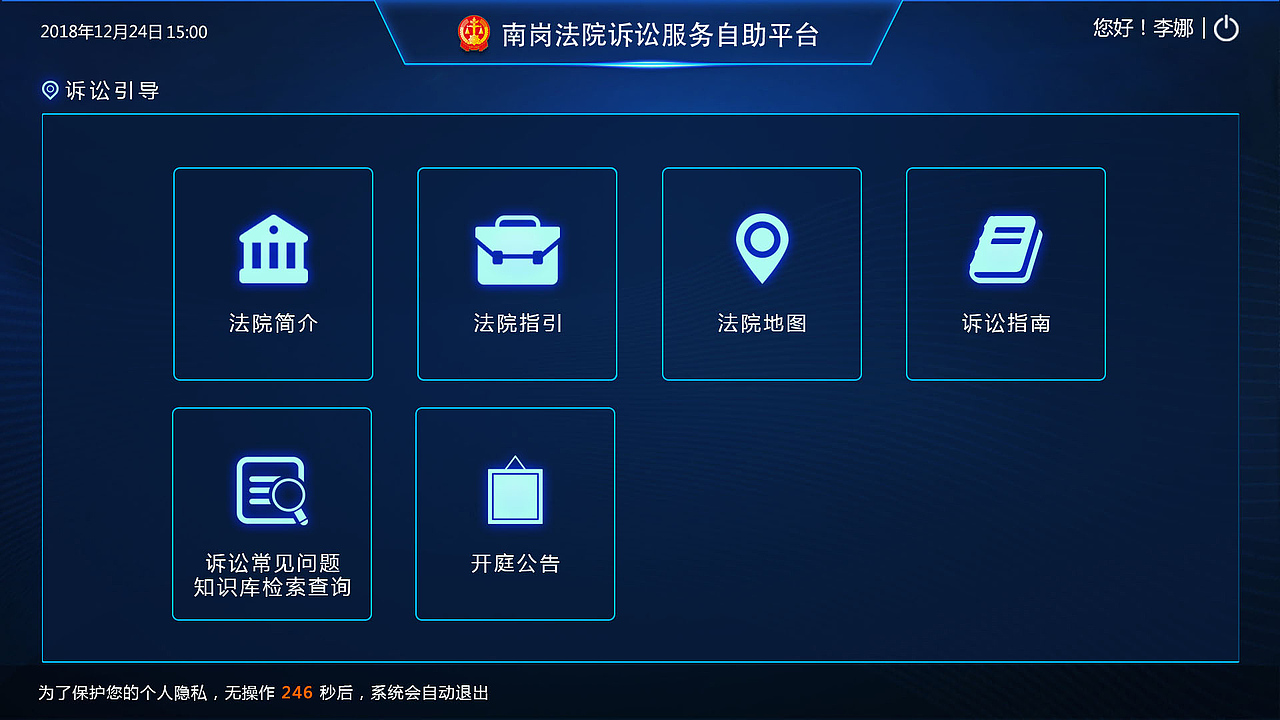Viewport: 1280px width, 720px height.
Task: Select the map-pin icon on 法院地图
Action: coord(761,245)
